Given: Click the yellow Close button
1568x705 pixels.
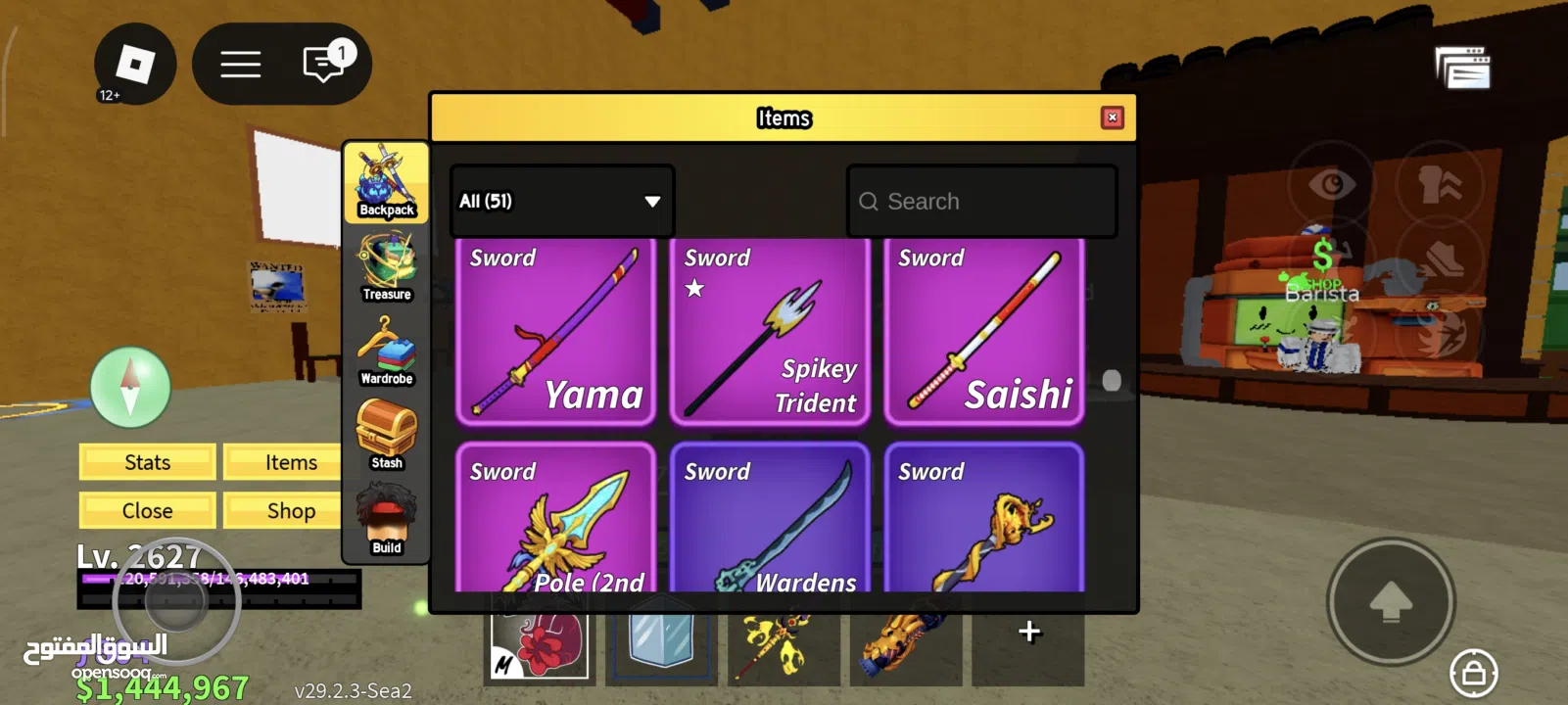Looking at the screenshot, I should [147, 511].
